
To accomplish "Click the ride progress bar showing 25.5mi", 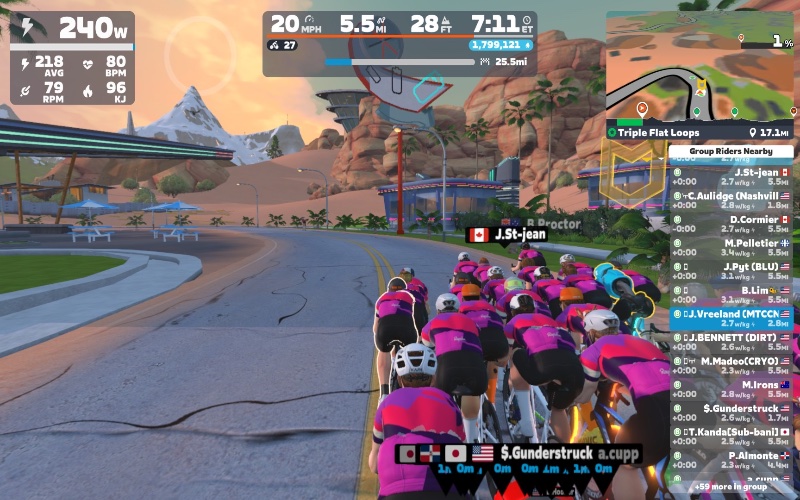I will pyautogui.click(x=400, y=62).
